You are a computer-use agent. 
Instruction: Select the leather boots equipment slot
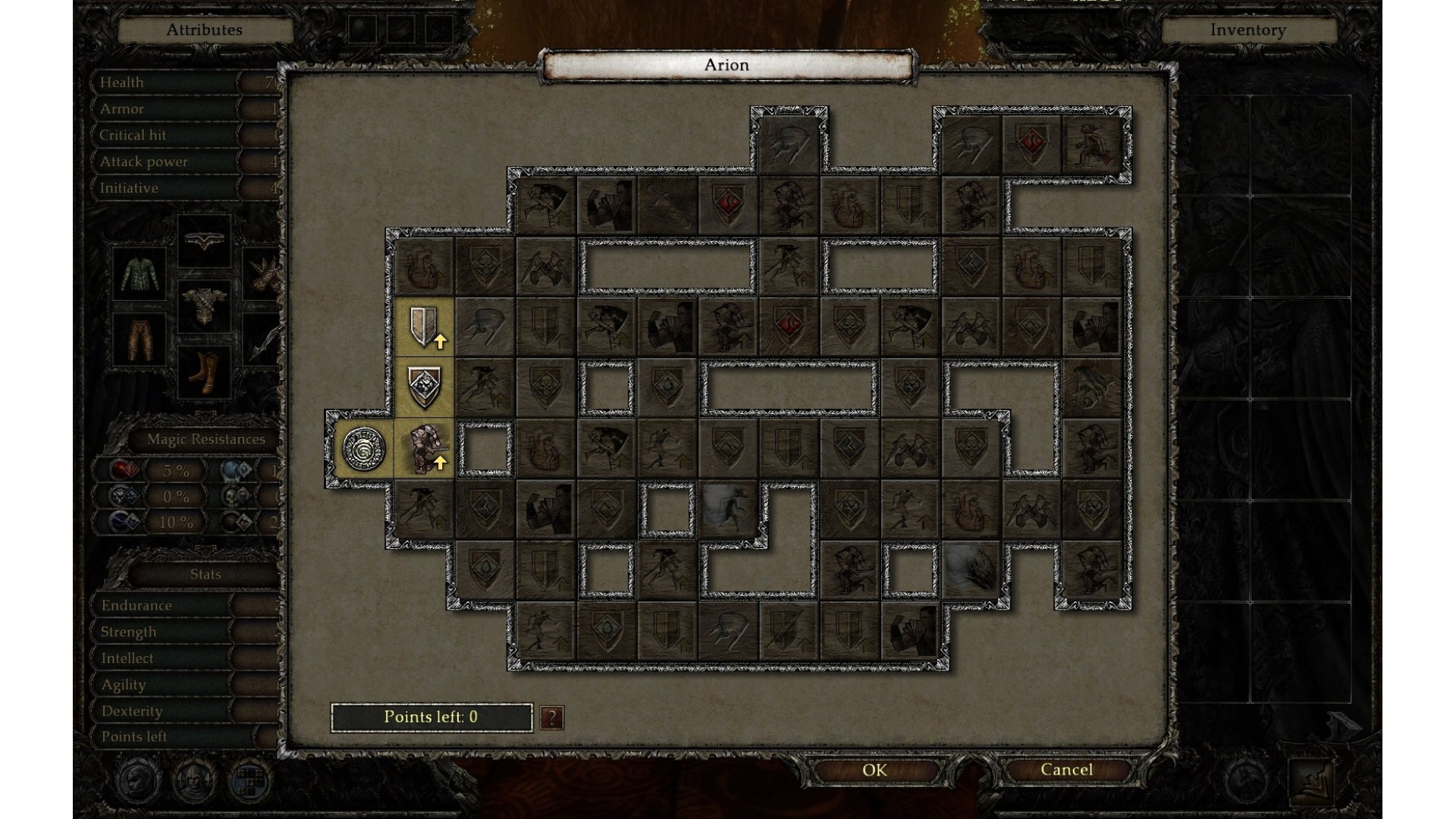pos(204,372)
